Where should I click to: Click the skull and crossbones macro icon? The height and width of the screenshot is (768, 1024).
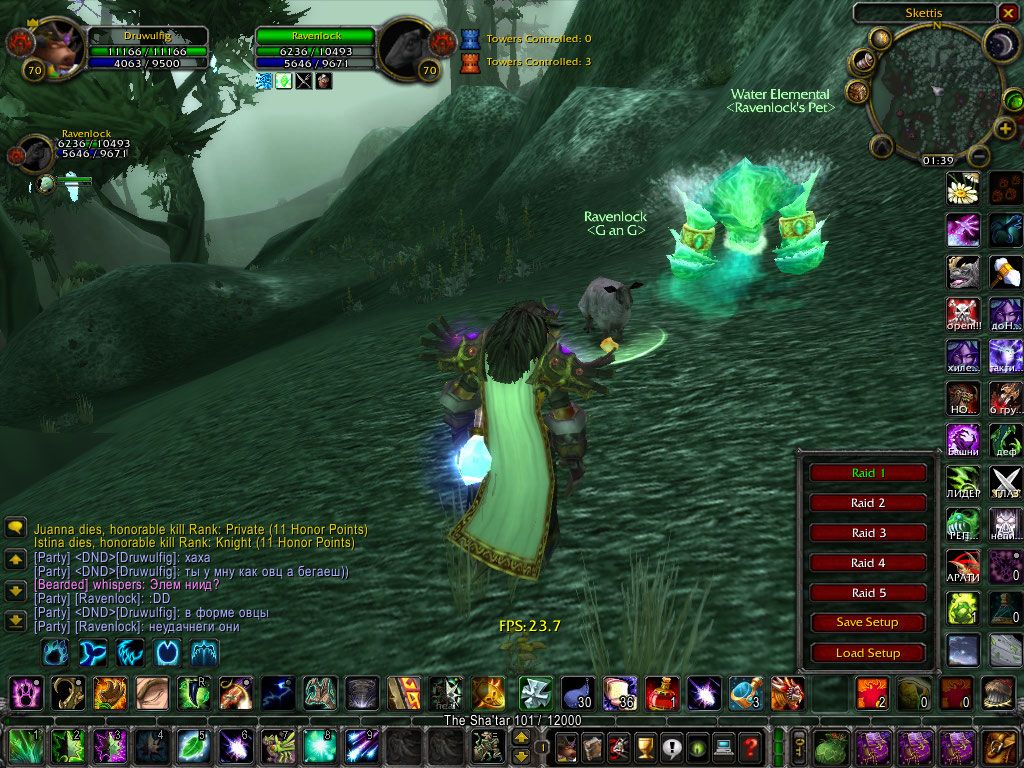tap(962, 312)
